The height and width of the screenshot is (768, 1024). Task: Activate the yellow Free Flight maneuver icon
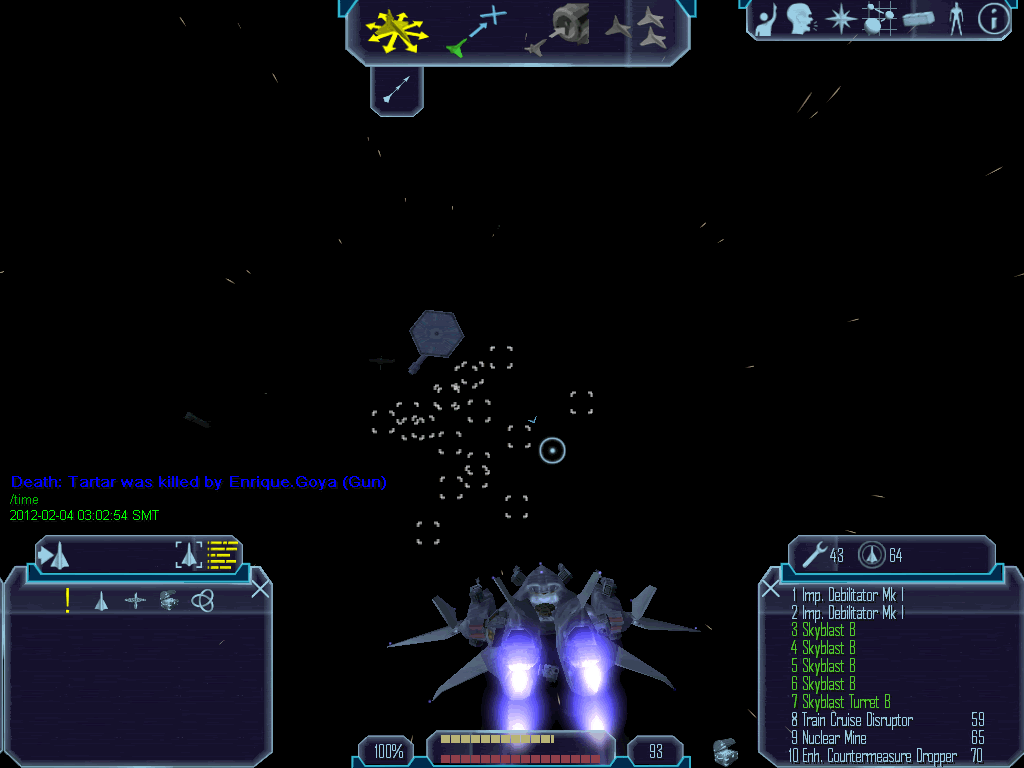click(396, 30)
